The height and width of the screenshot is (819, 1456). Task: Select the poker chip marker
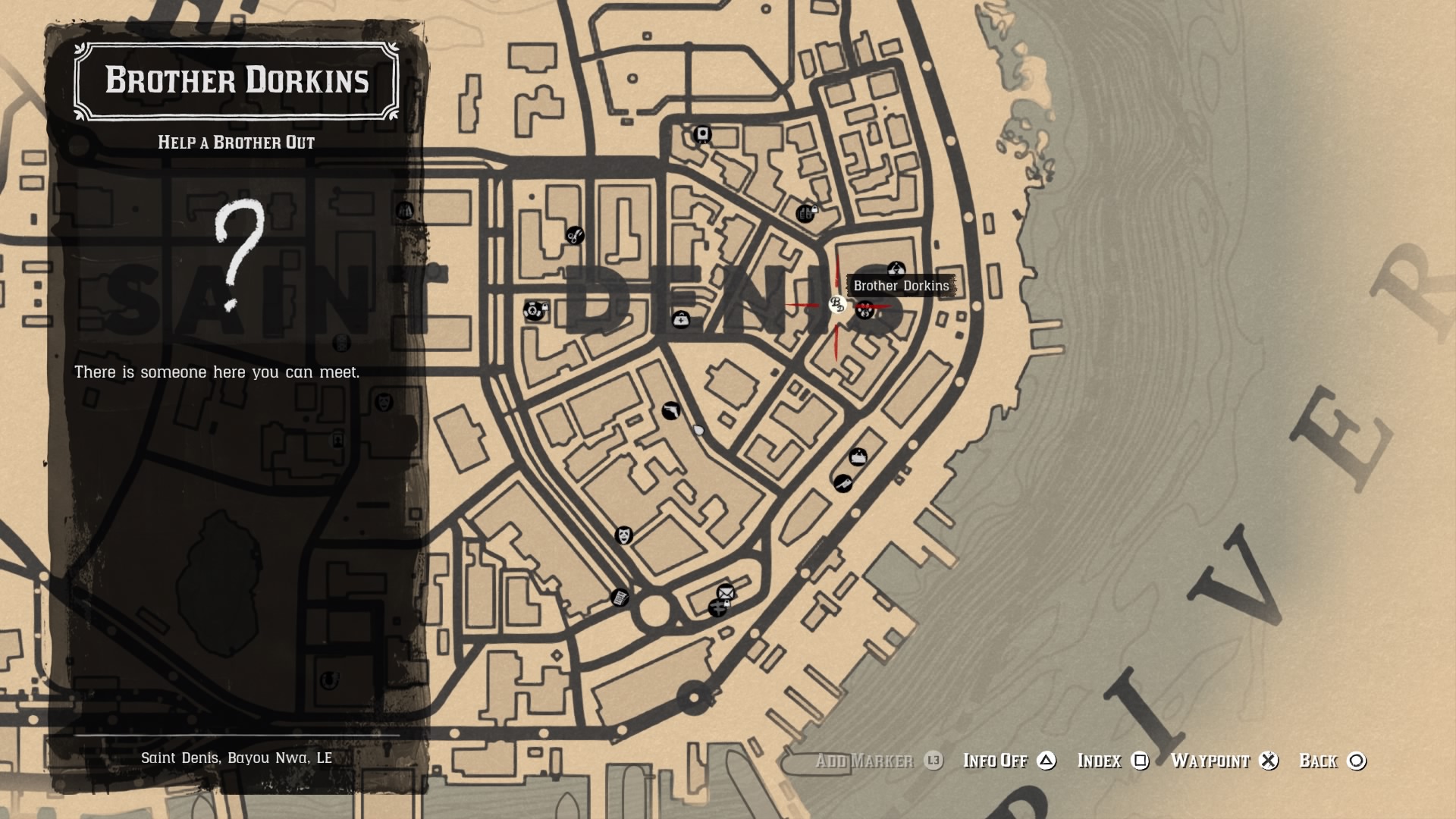click(x=534, y=310)
